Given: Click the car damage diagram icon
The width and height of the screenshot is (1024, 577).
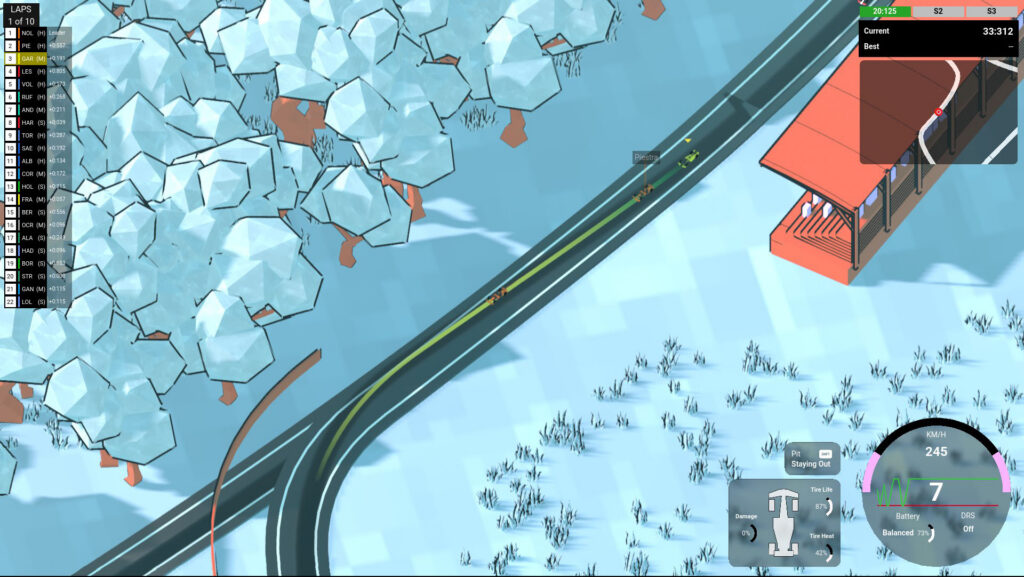Looking at the screenshot, I should tap(782, 522).
